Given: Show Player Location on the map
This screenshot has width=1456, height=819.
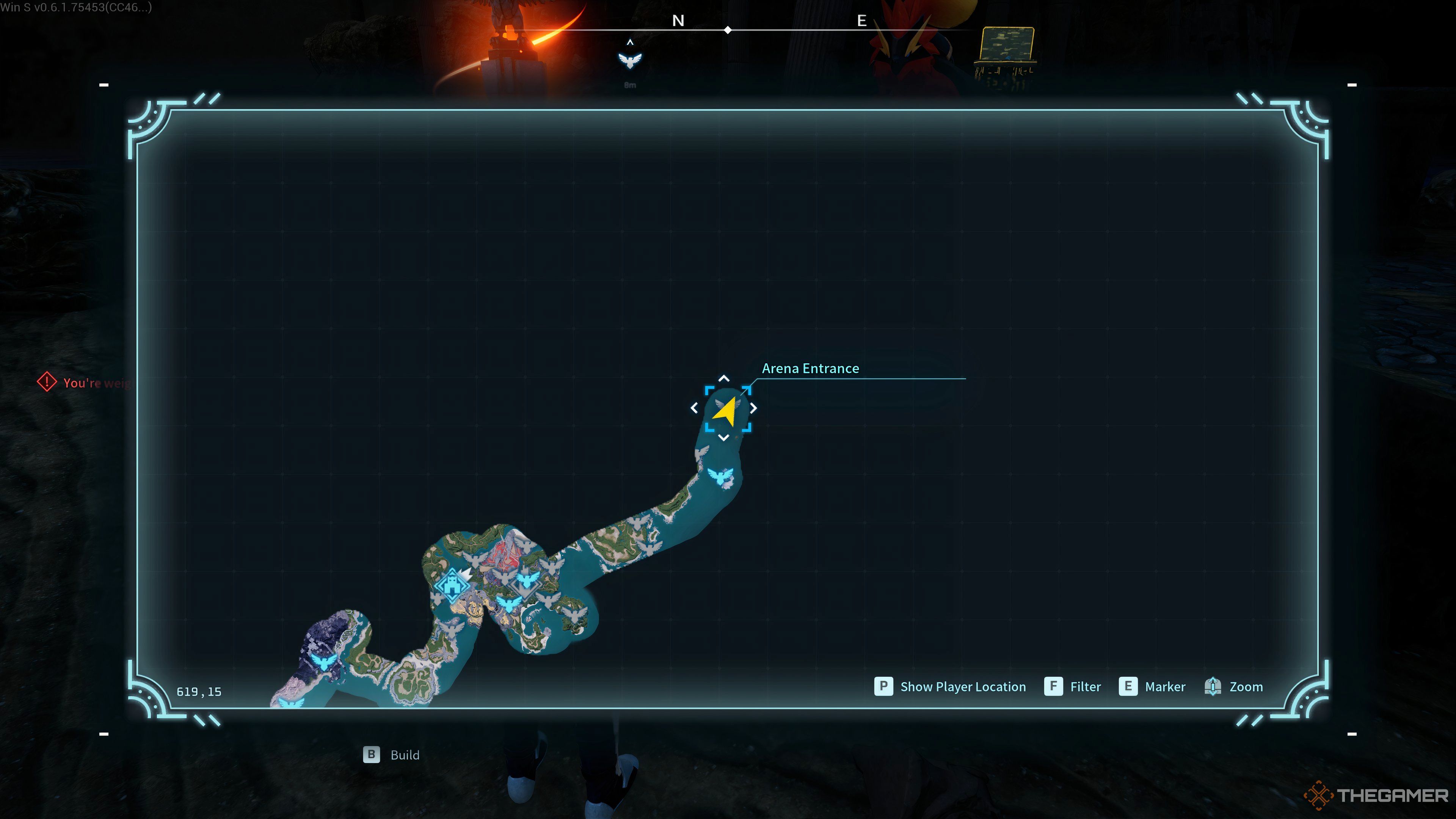Looking at the screenshot, I should (950, 687).
